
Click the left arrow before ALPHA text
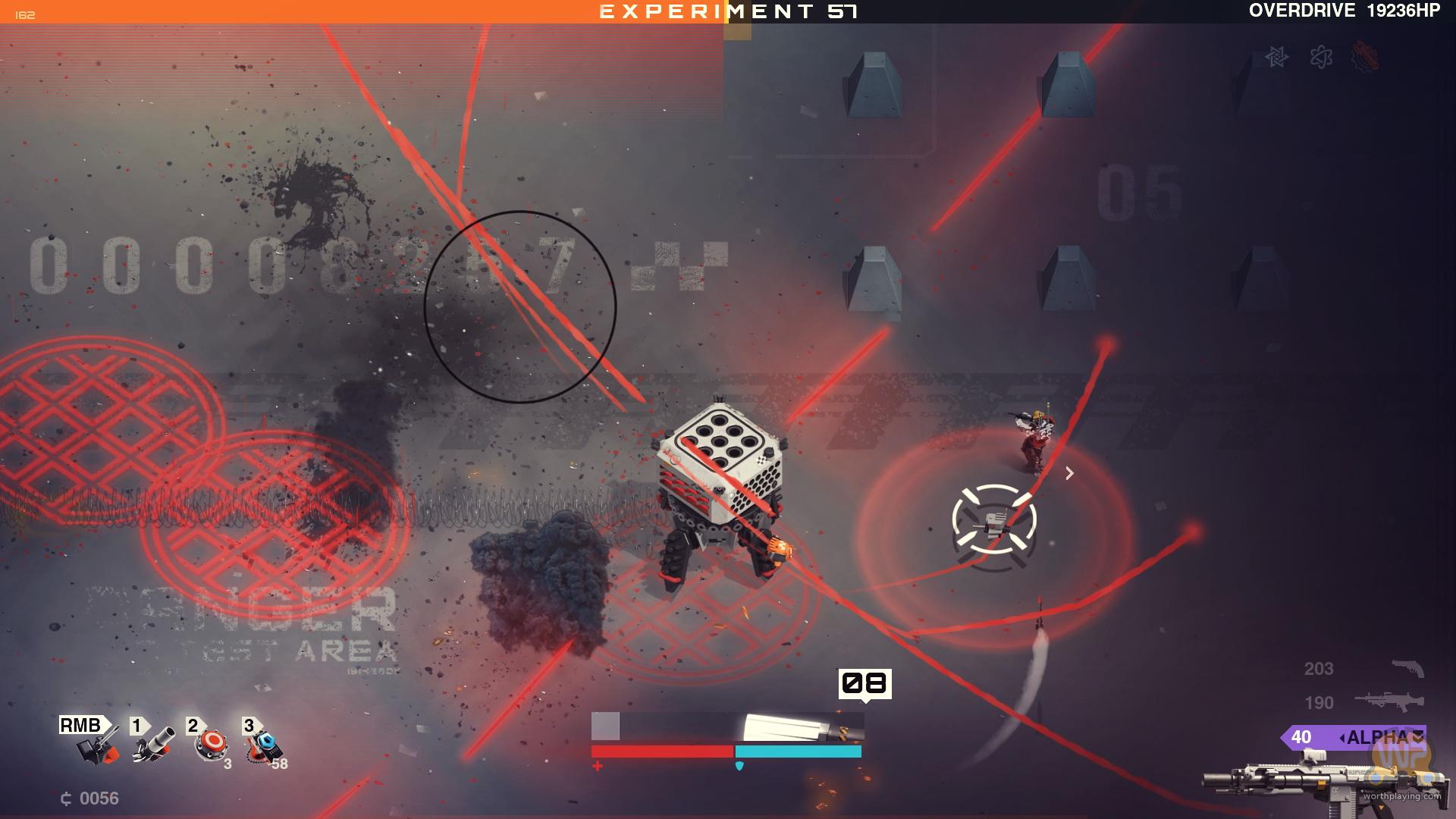pos(1344,736)
